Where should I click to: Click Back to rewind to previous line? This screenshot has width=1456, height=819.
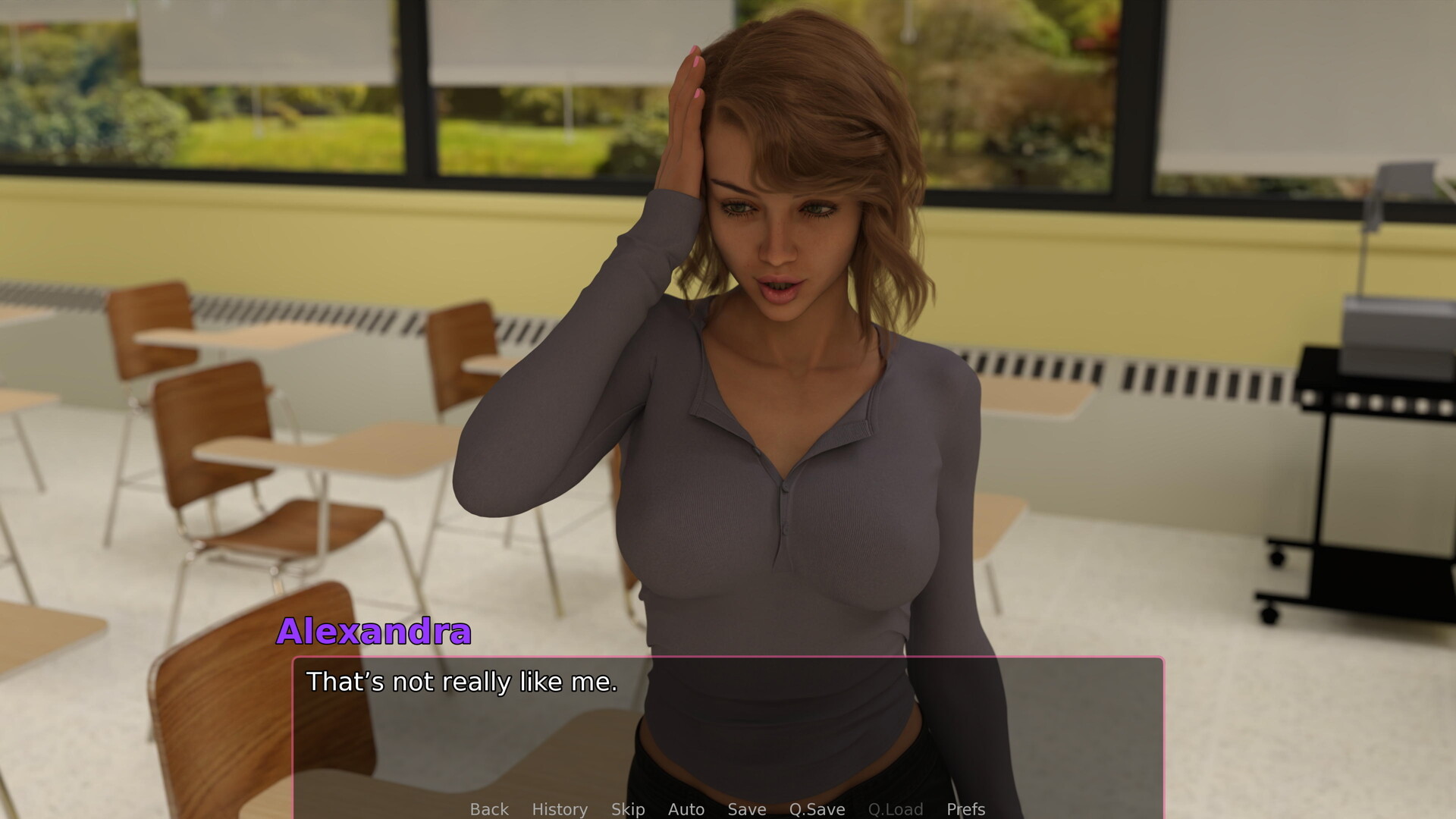[489, 809]
